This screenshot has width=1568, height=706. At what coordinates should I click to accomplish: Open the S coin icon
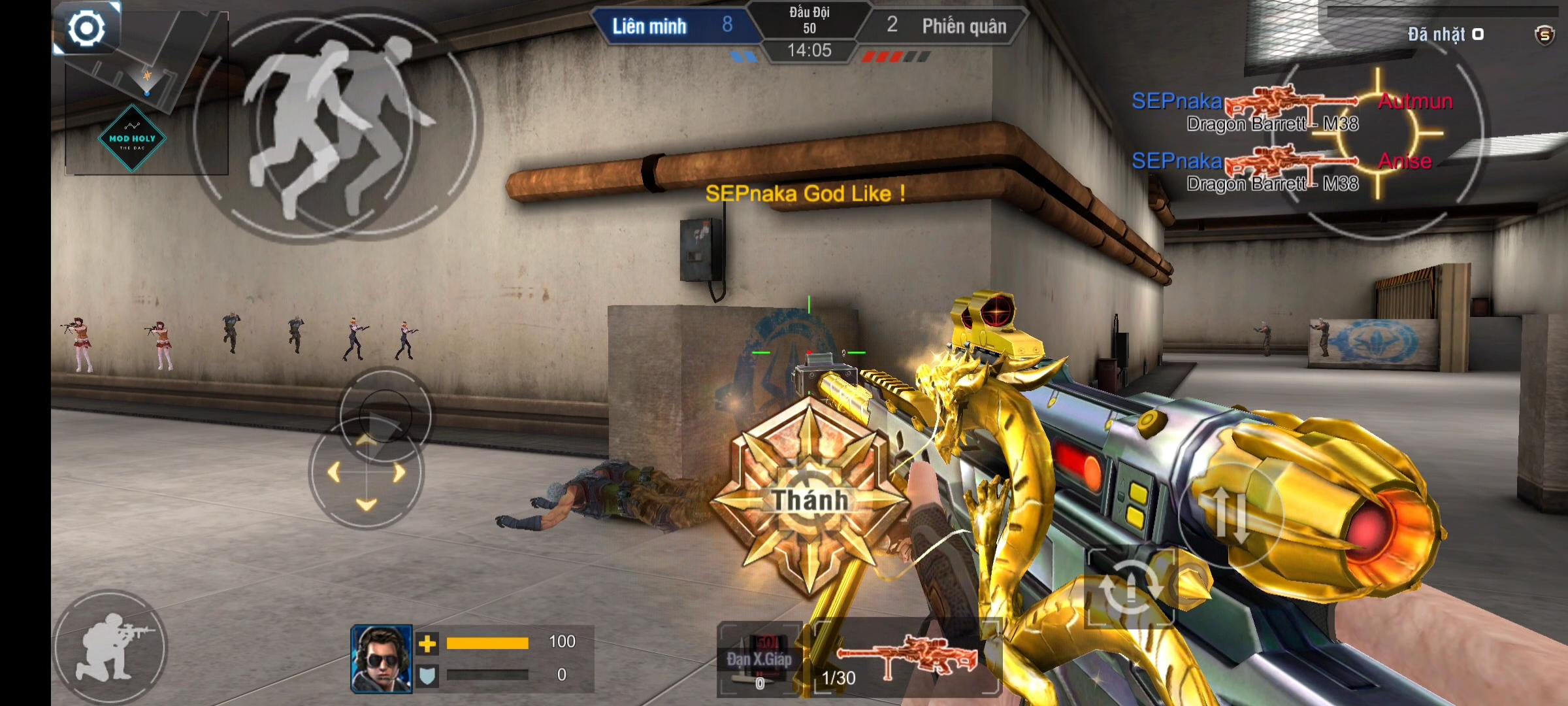click(1544, 35)
